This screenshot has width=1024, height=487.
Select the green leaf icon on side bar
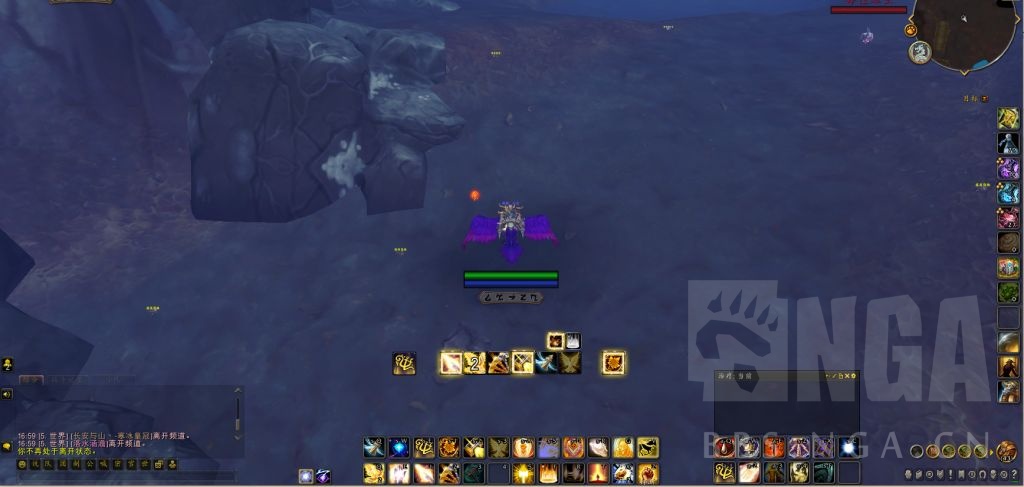pos(1008,293)
